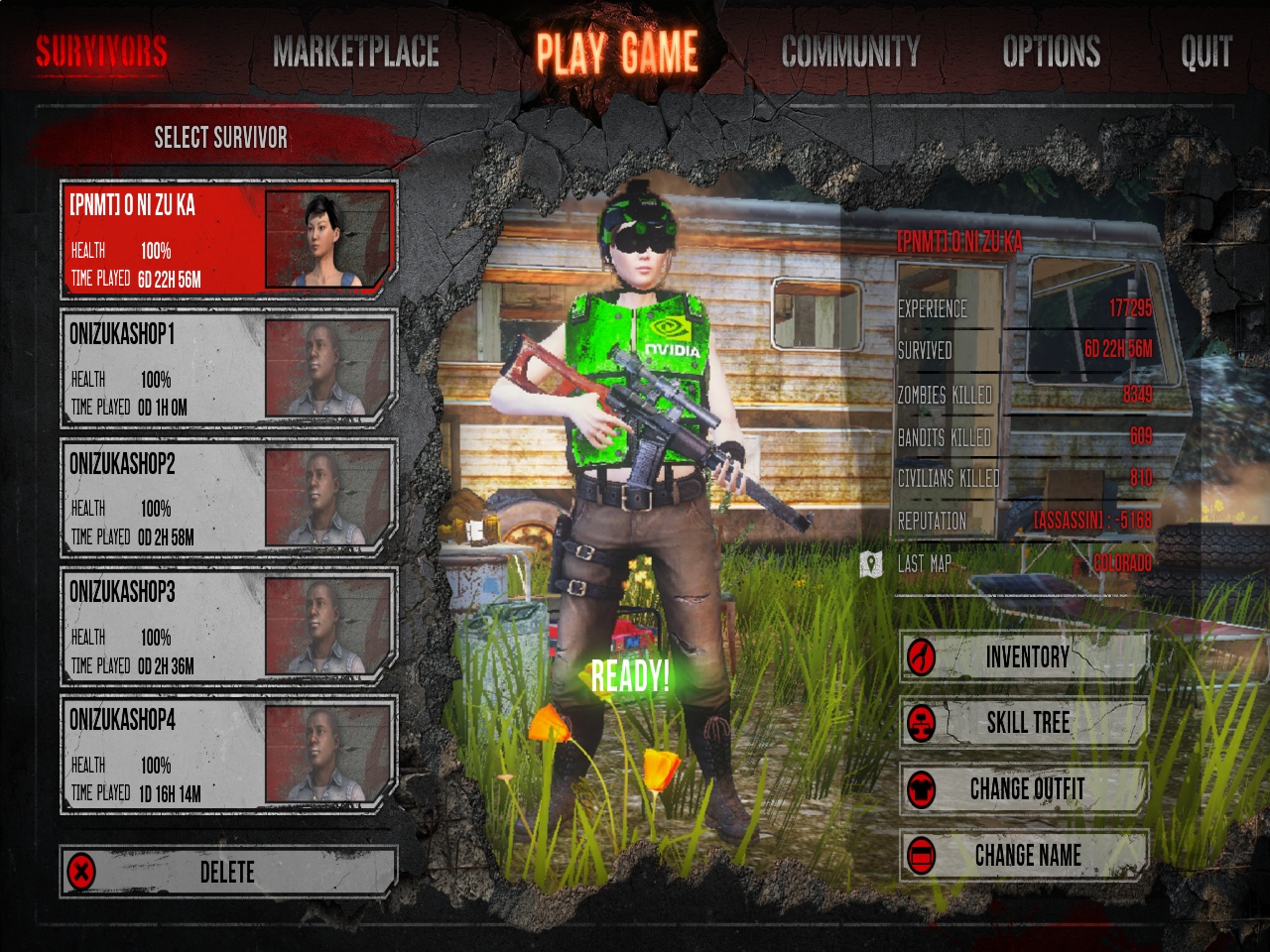The image size is (1270, 952).
Task: Click Change Name button
Action: pyautogui.click(x=1024, y=855)
